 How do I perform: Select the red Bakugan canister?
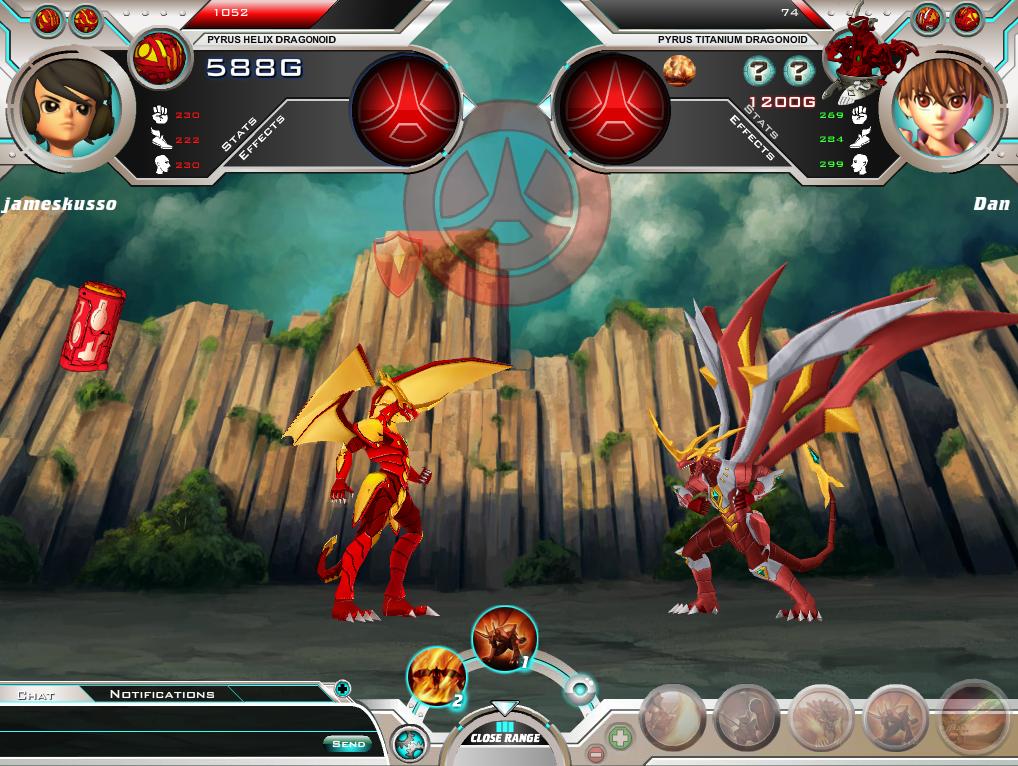coord(92,326)
